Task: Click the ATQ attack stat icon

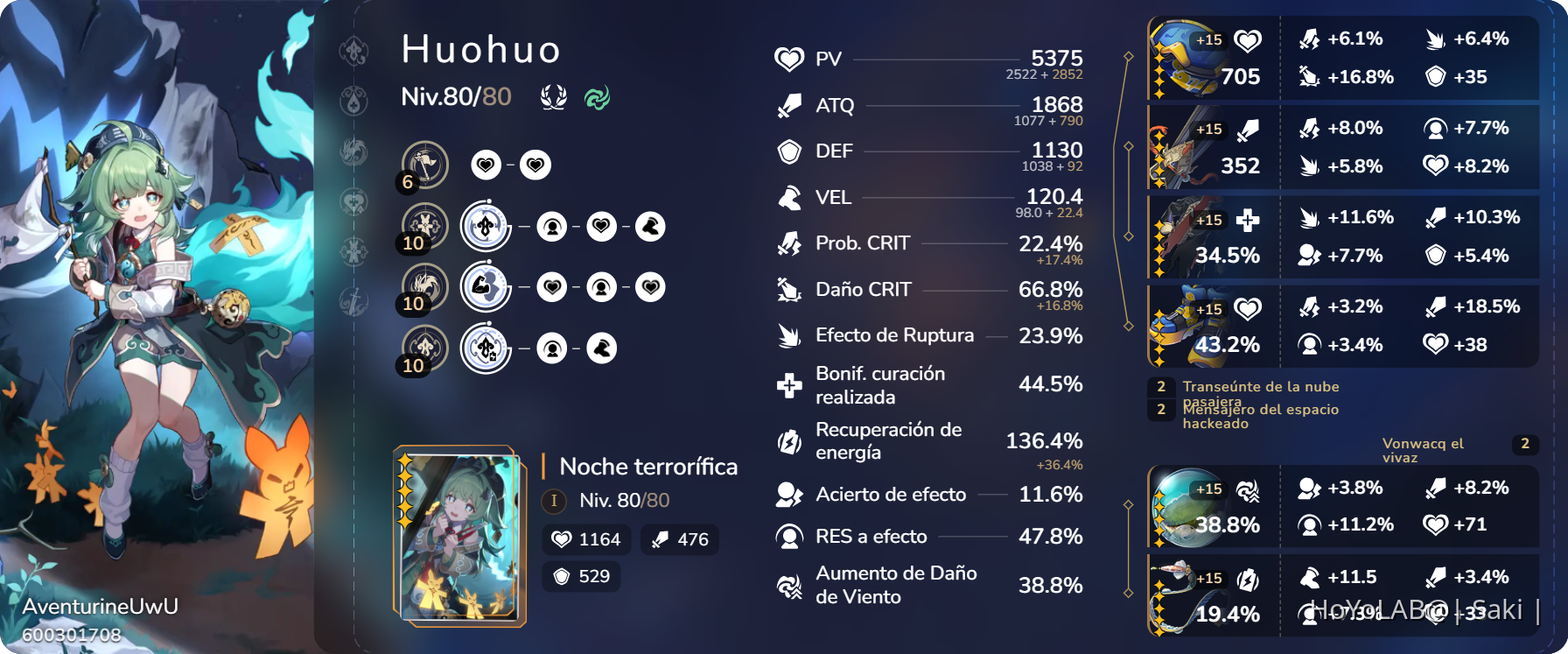Action: point(788,106)
